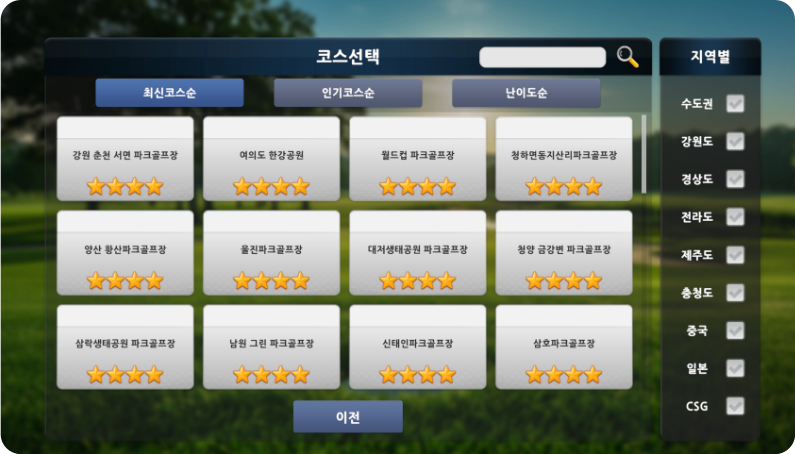Toggle the 중국 region filter checkbox

coord(735,331)
